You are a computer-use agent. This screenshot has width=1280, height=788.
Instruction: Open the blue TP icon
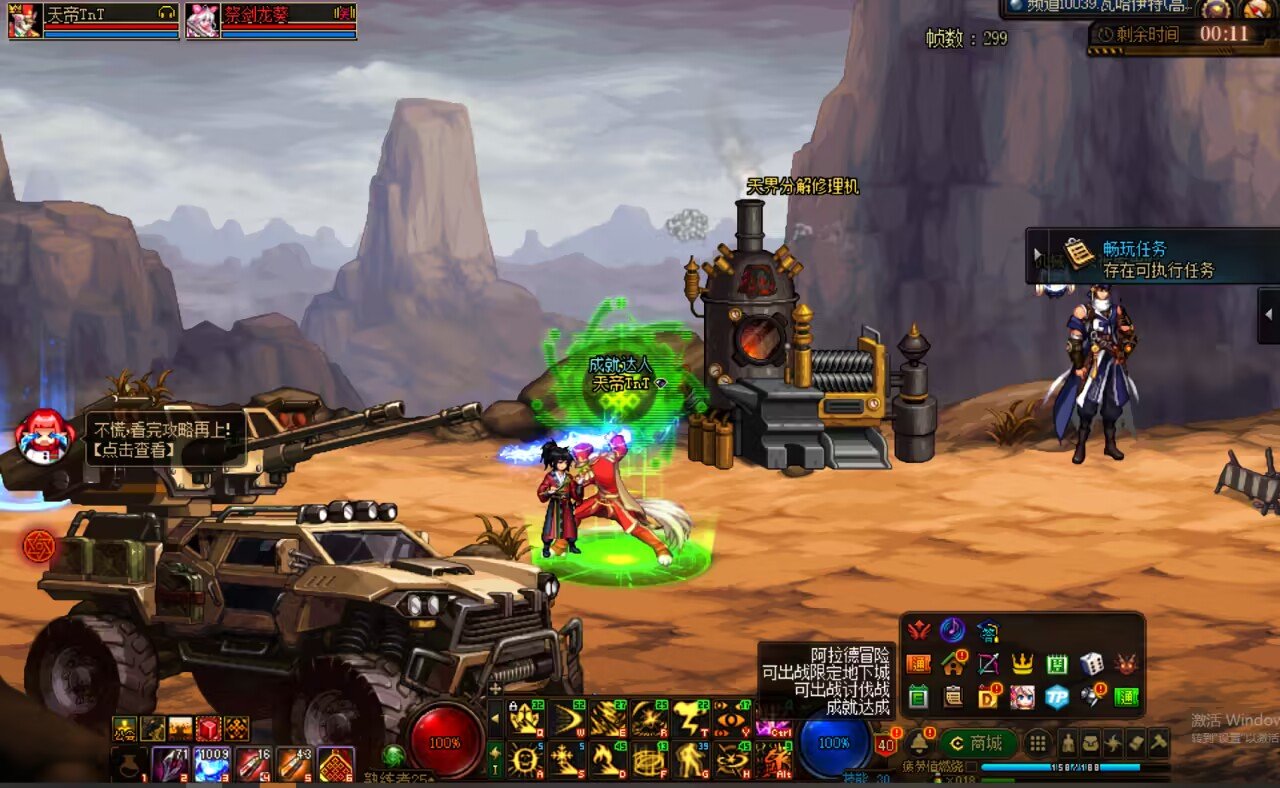tap(1057, 697)
